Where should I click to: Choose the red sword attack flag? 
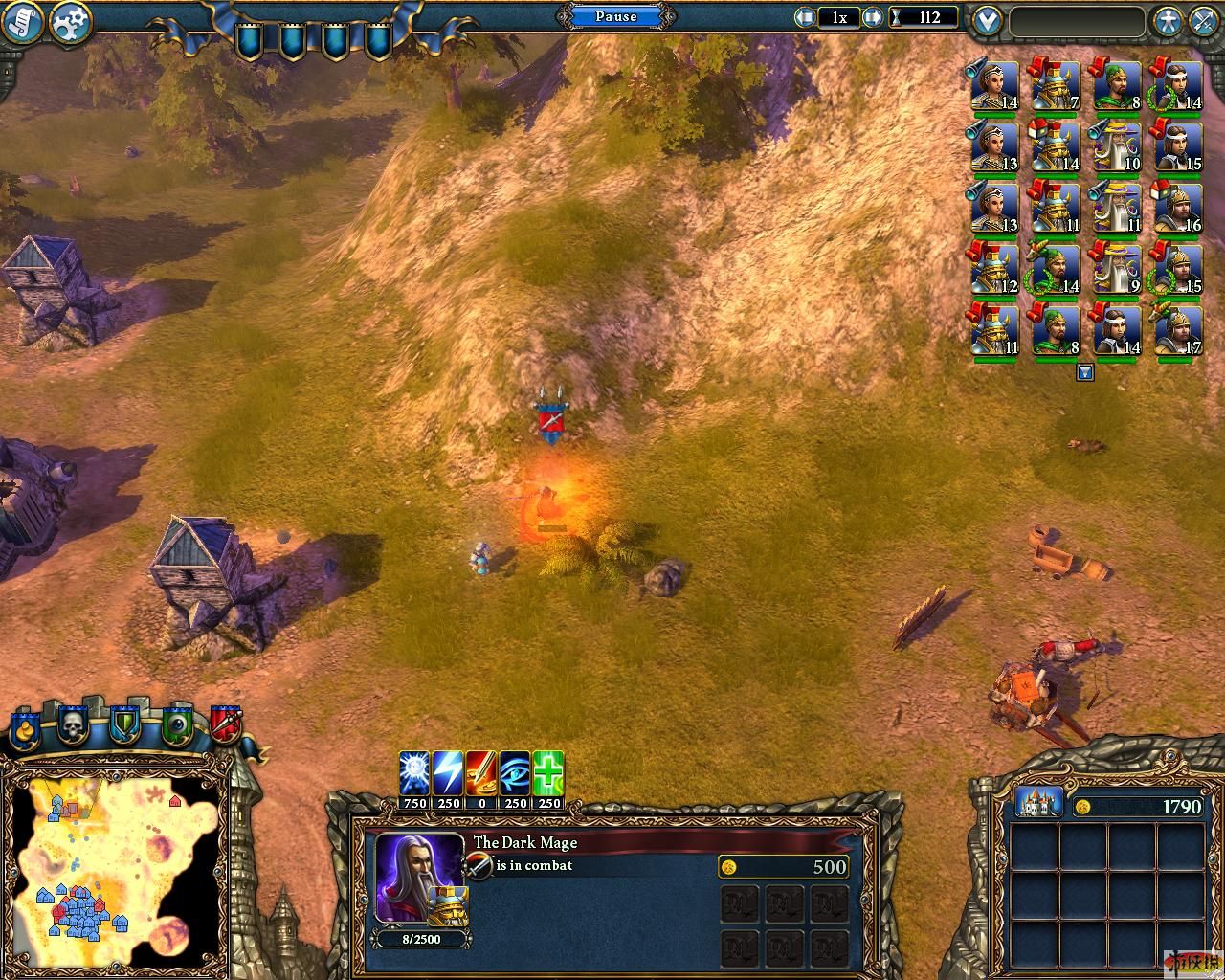(225, 725)
